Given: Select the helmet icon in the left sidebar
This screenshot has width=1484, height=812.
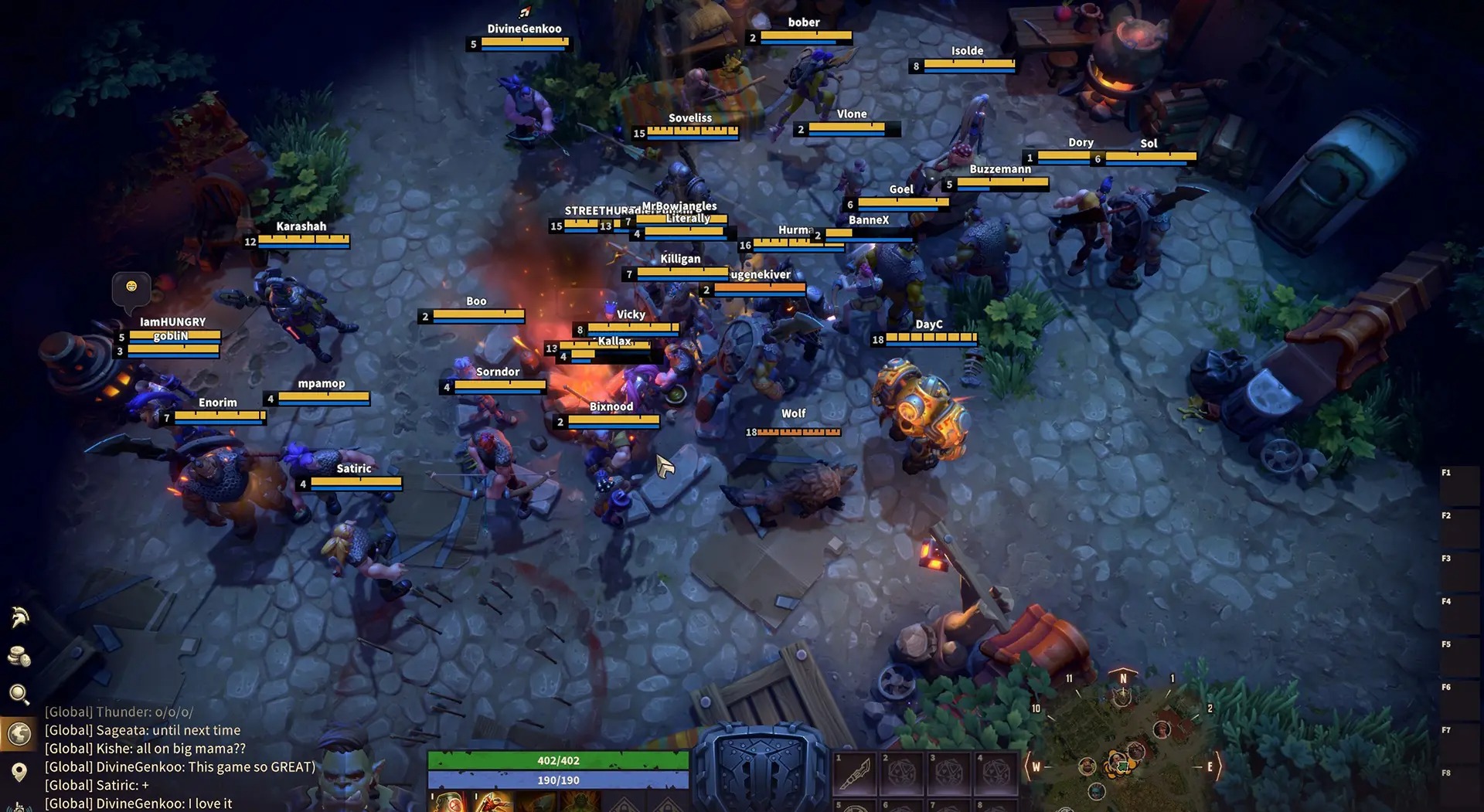Looking at the screenshot, I should [x=19, y=618].
